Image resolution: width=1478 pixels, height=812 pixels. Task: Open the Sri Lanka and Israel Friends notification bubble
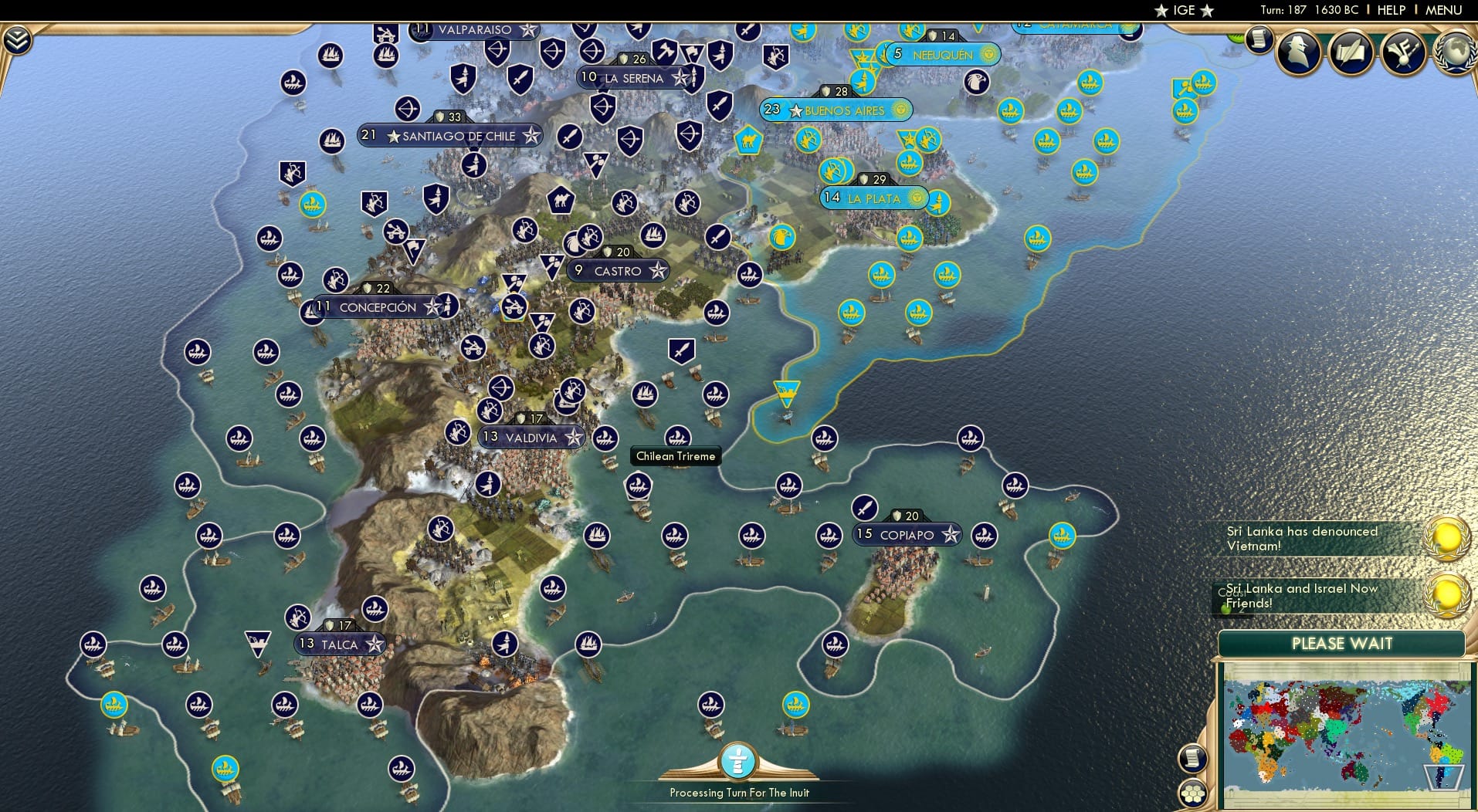[1449, 594]
